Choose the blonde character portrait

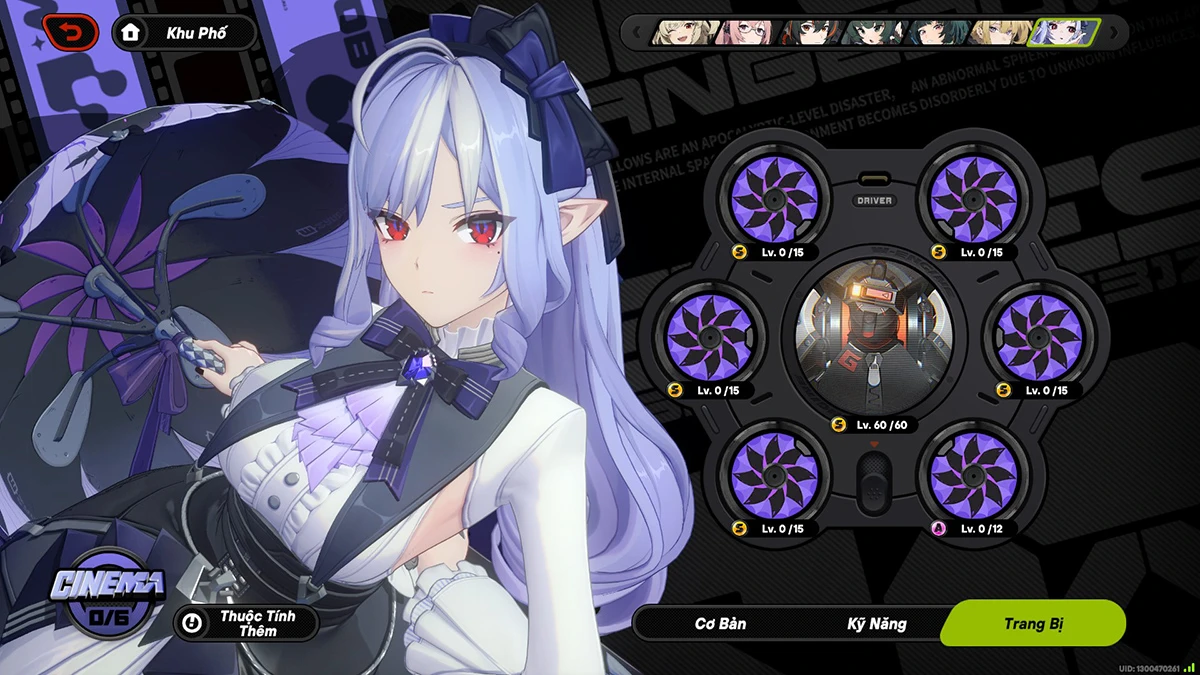pos(997,33)
